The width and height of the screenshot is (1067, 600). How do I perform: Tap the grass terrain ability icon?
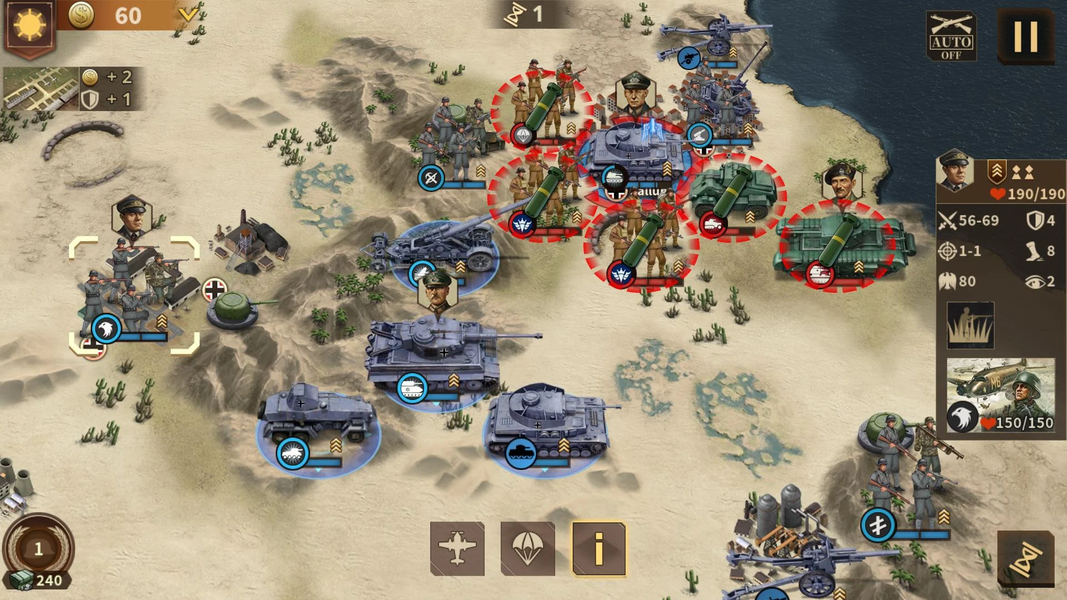tap(970, 325)
